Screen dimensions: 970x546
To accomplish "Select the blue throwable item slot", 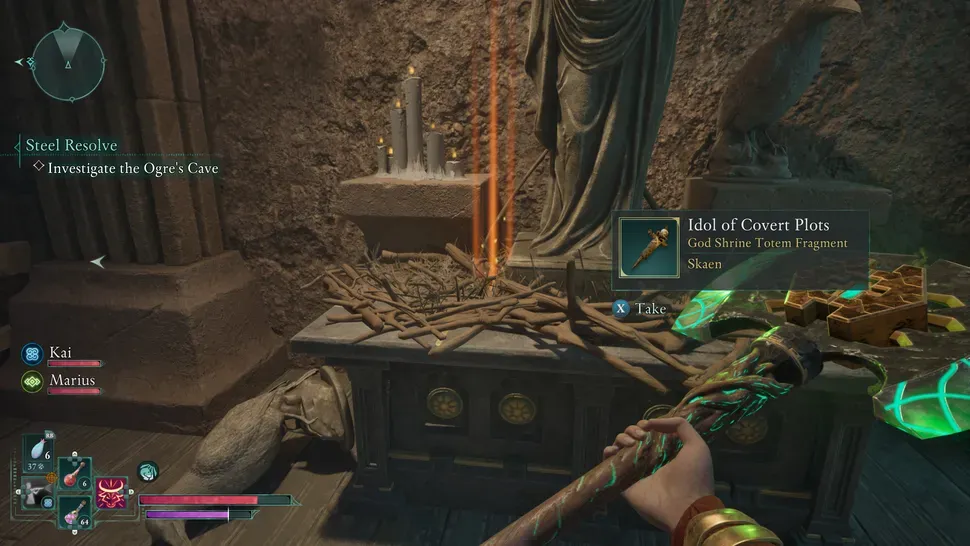I will 37,456.
